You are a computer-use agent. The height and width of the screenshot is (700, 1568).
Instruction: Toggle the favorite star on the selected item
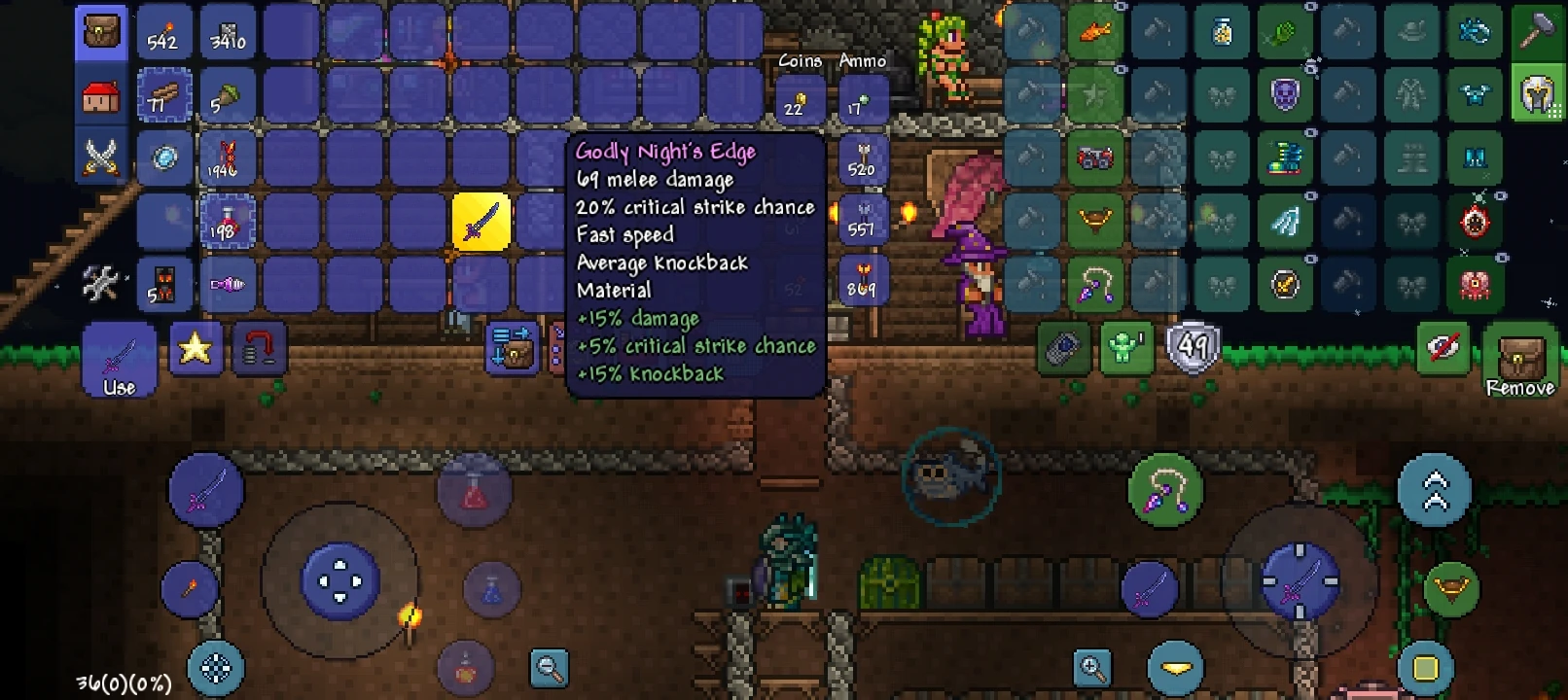(x=194, y=346)
